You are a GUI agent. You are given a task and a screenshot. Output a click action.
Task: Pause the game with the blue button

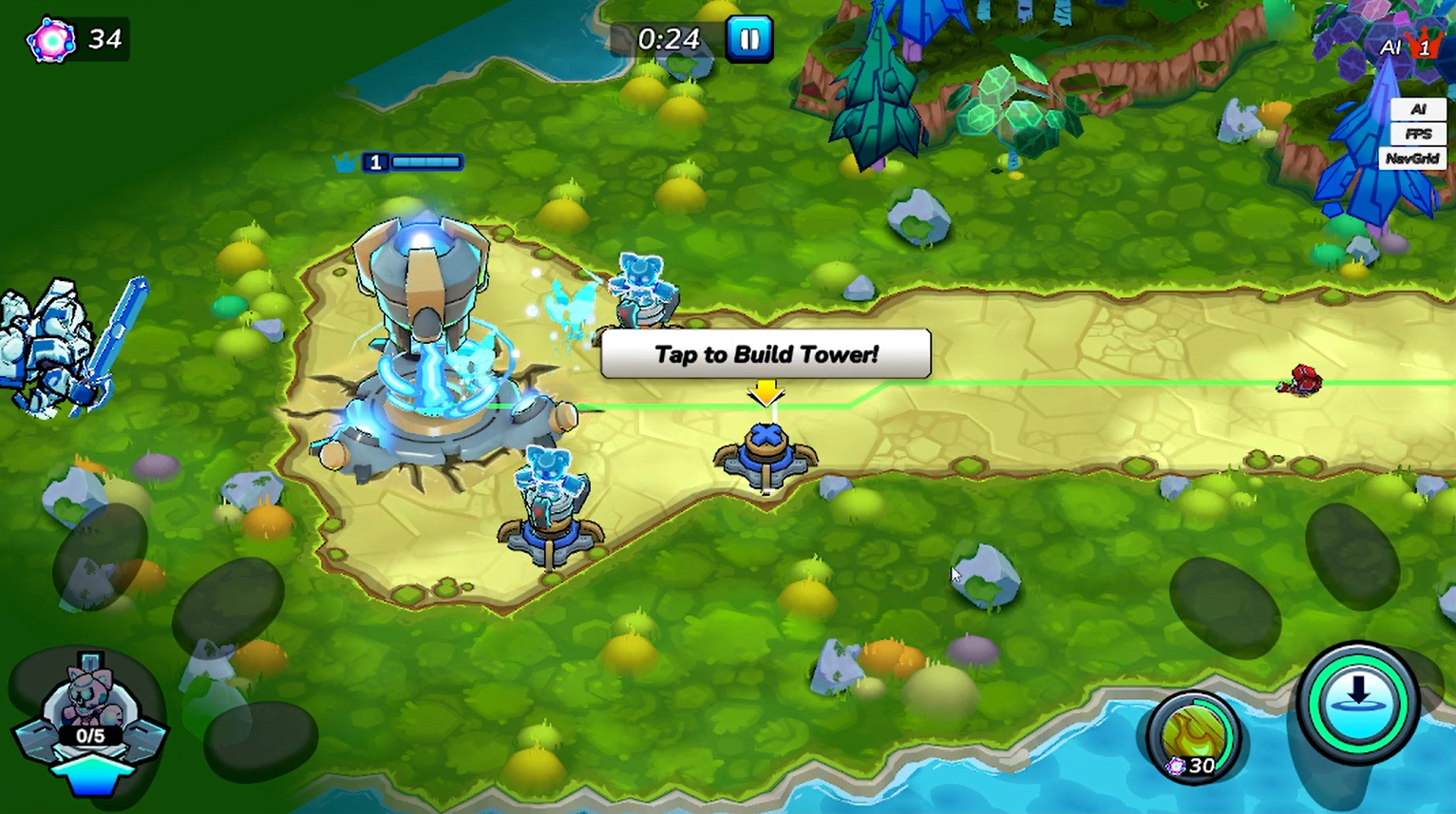(749, 39)
